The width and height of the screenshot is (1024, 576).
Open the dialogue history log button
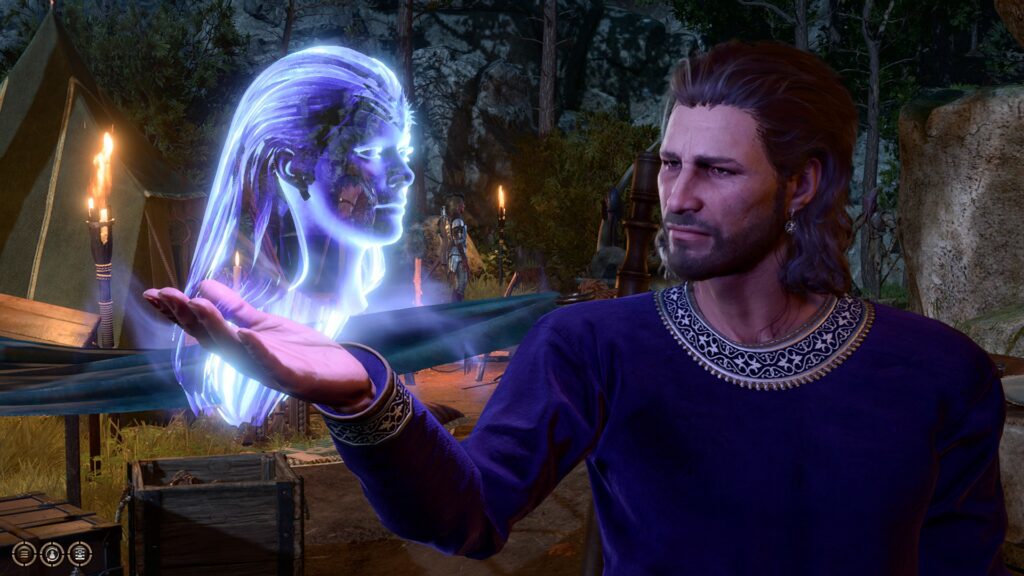(24, 553)
